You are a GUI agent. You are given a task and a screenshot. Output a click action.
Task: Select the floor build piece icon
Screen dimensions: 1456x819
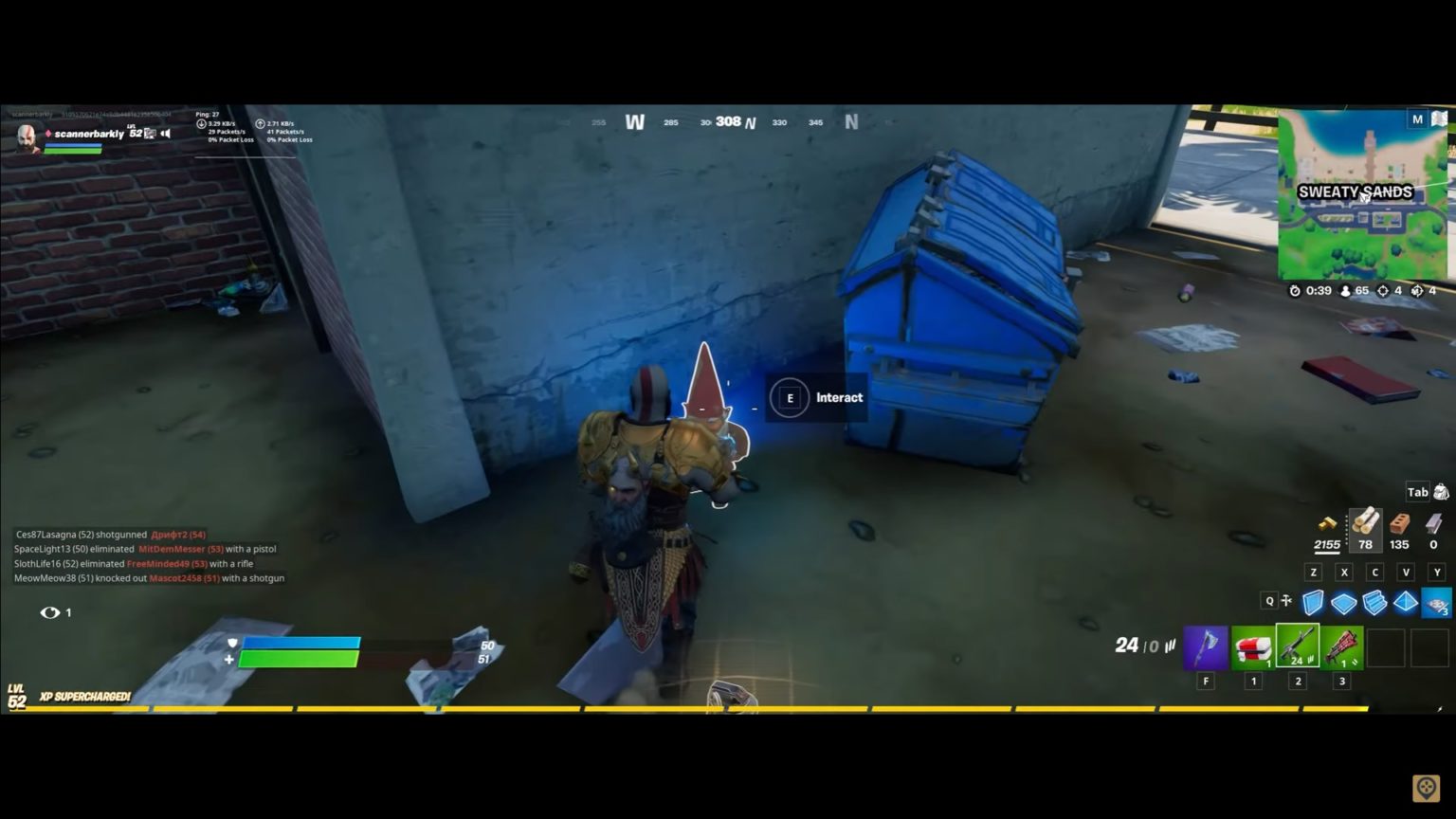click(1343, 601)
